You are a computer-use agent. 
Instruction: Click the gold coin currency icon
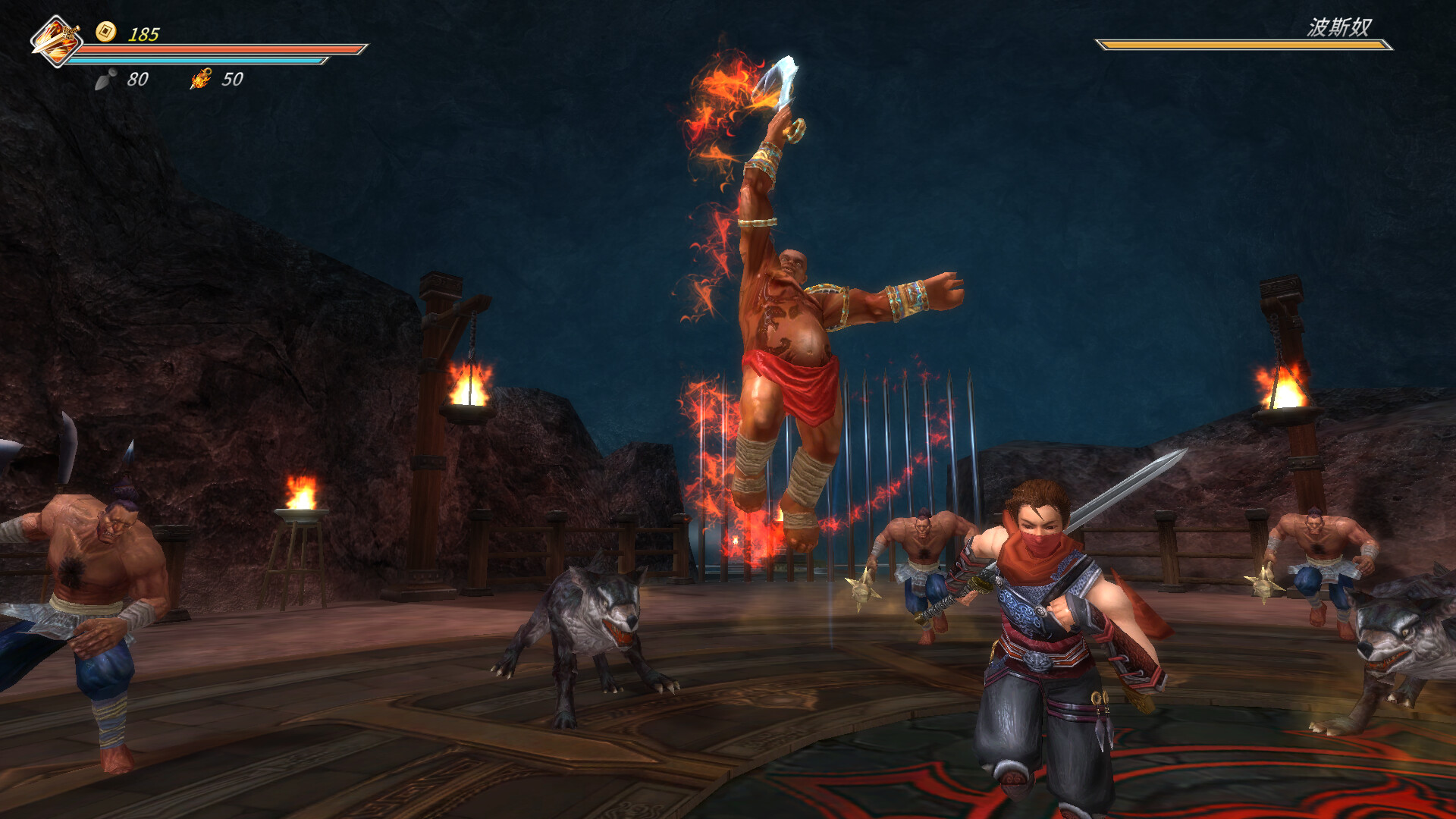(x=106, y=32)
